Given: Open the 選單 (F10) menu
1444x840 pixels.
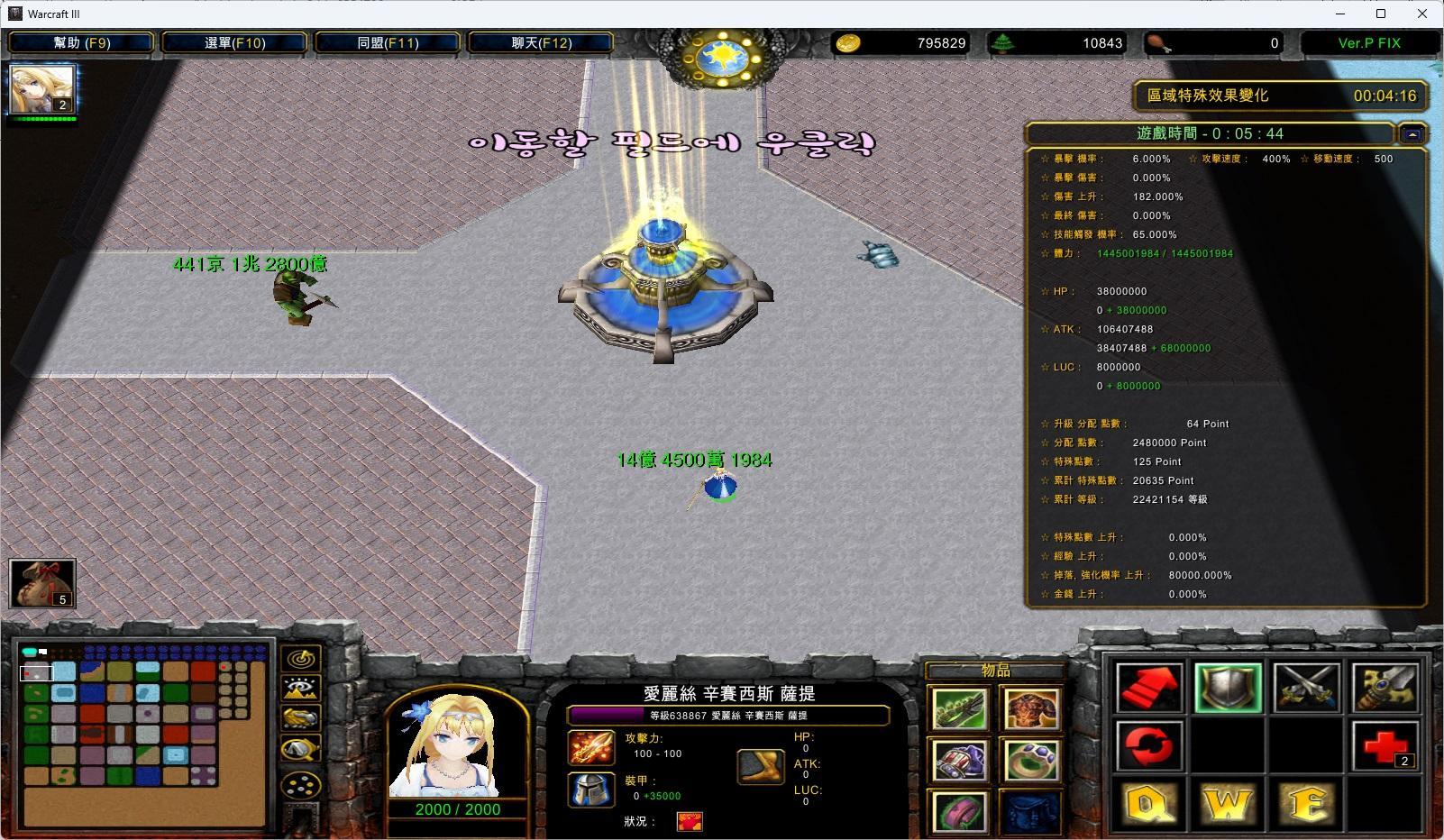Looking at the screenshot, I should [234, 42].
